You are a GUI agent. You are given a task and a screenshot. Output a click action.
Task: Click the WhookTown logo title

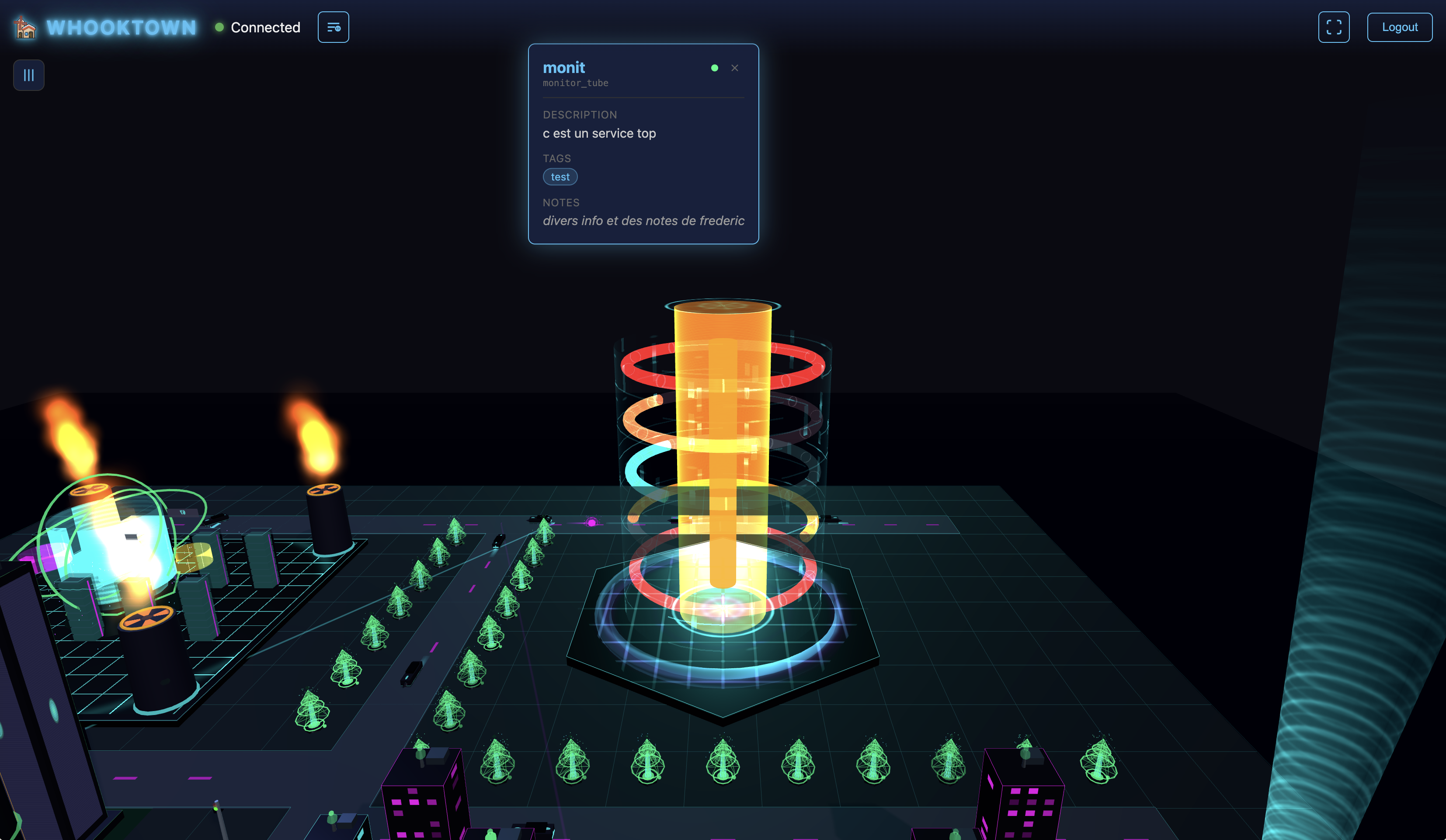tap(121, 28)
